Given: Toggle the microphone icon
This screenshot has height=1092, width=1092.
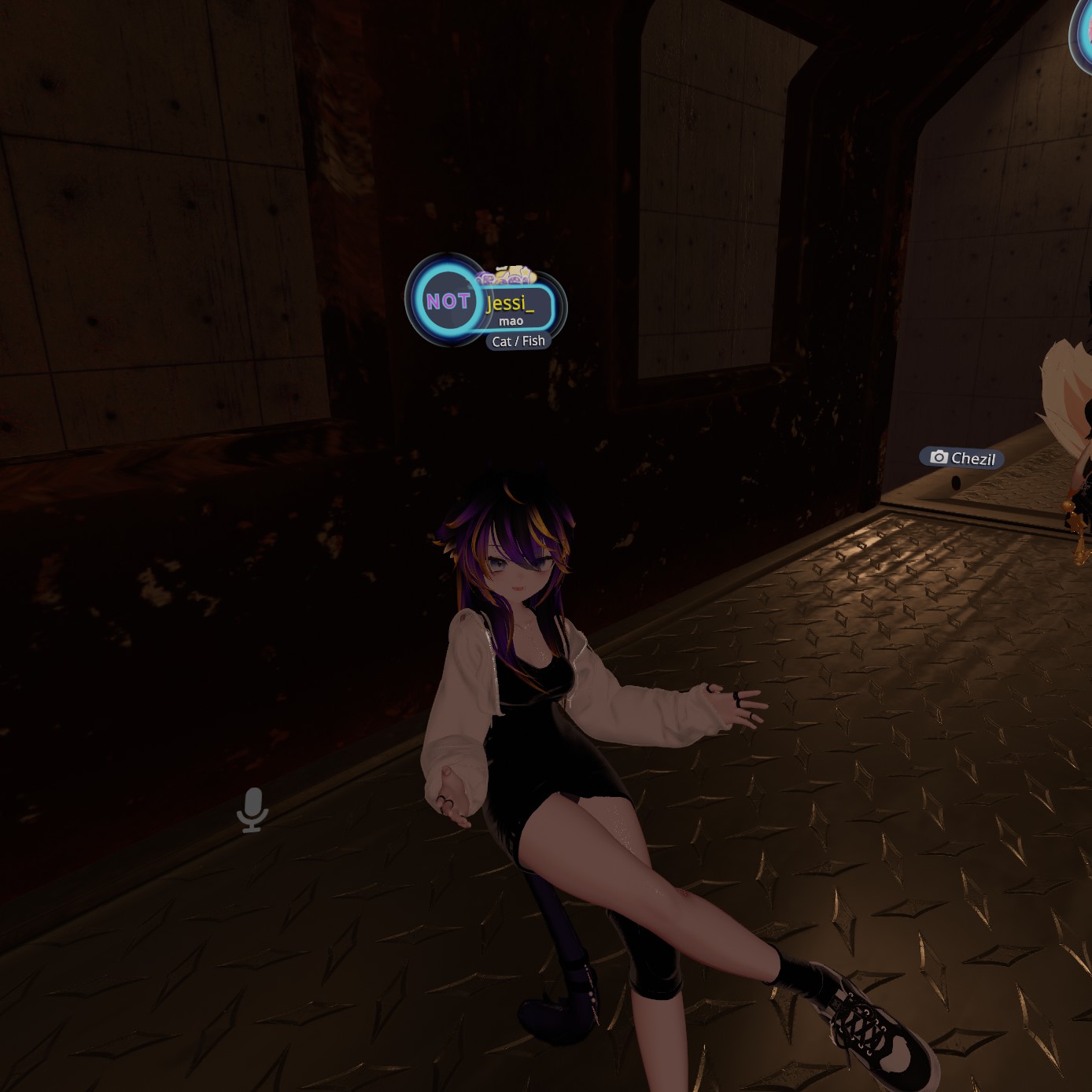Looking at the screenshot, I should (253, 810).
